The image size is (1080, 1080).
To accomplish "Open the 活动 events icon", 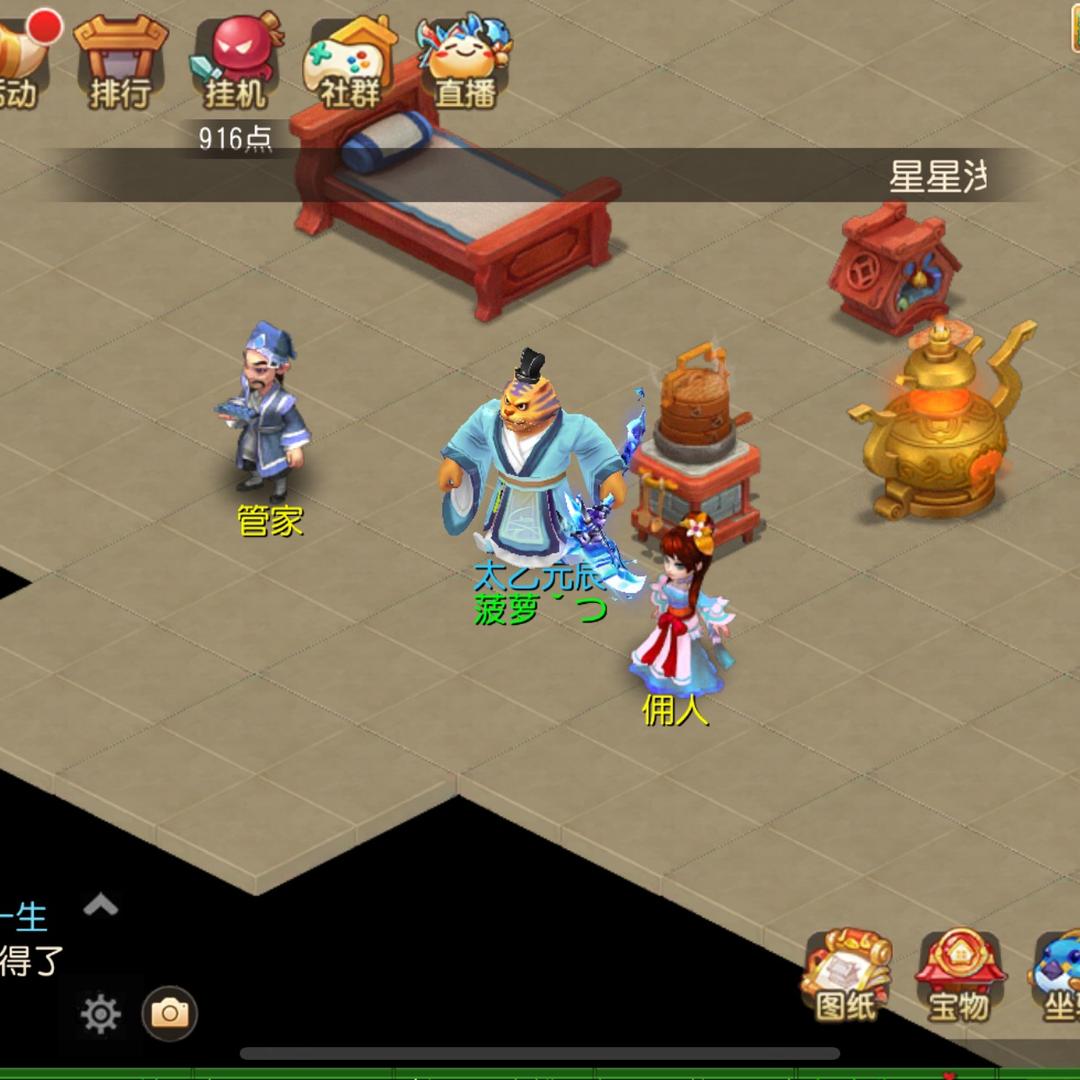I will coord(22,58).
